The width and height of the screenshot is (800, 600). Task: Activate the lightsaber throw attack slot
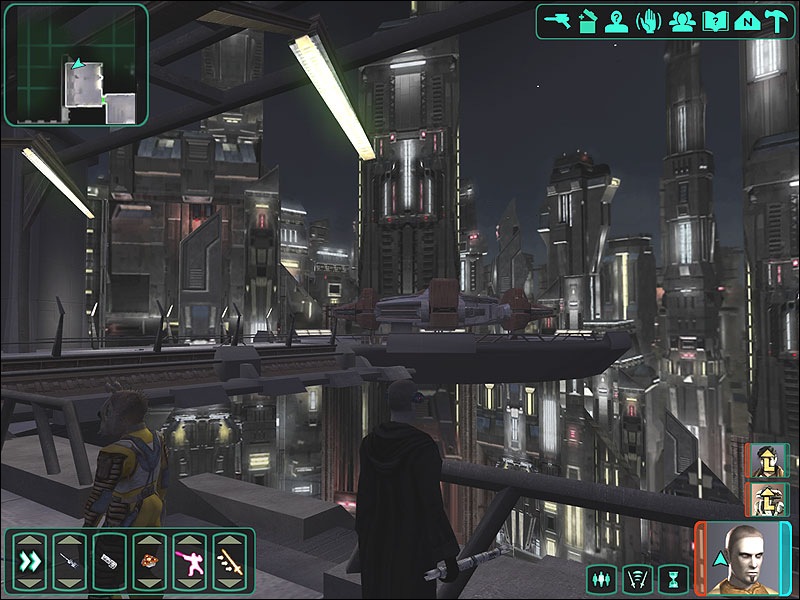[x=229, y=561]
